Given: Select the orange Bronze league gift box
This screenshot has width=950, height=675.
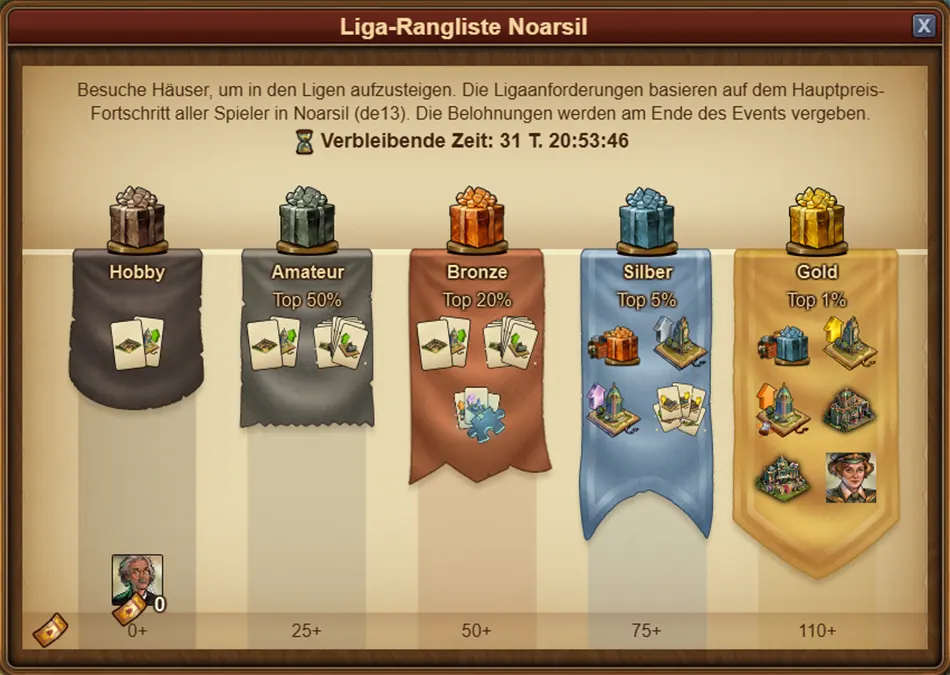Looking at the screenshot, I should coord(477,218).
